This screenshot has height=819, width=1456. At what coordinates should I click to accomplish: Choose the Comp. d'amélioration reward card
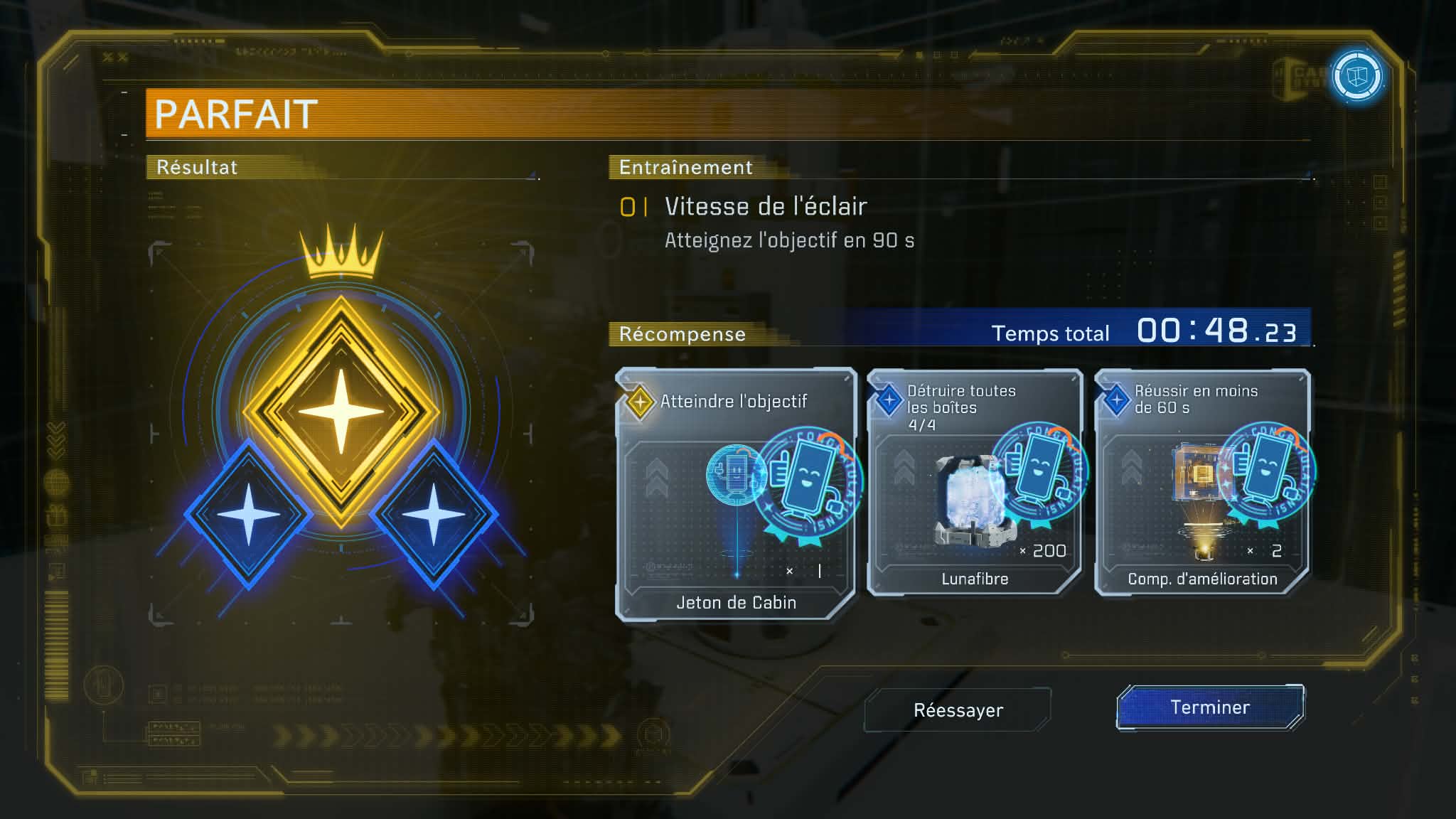(1202, 482)
